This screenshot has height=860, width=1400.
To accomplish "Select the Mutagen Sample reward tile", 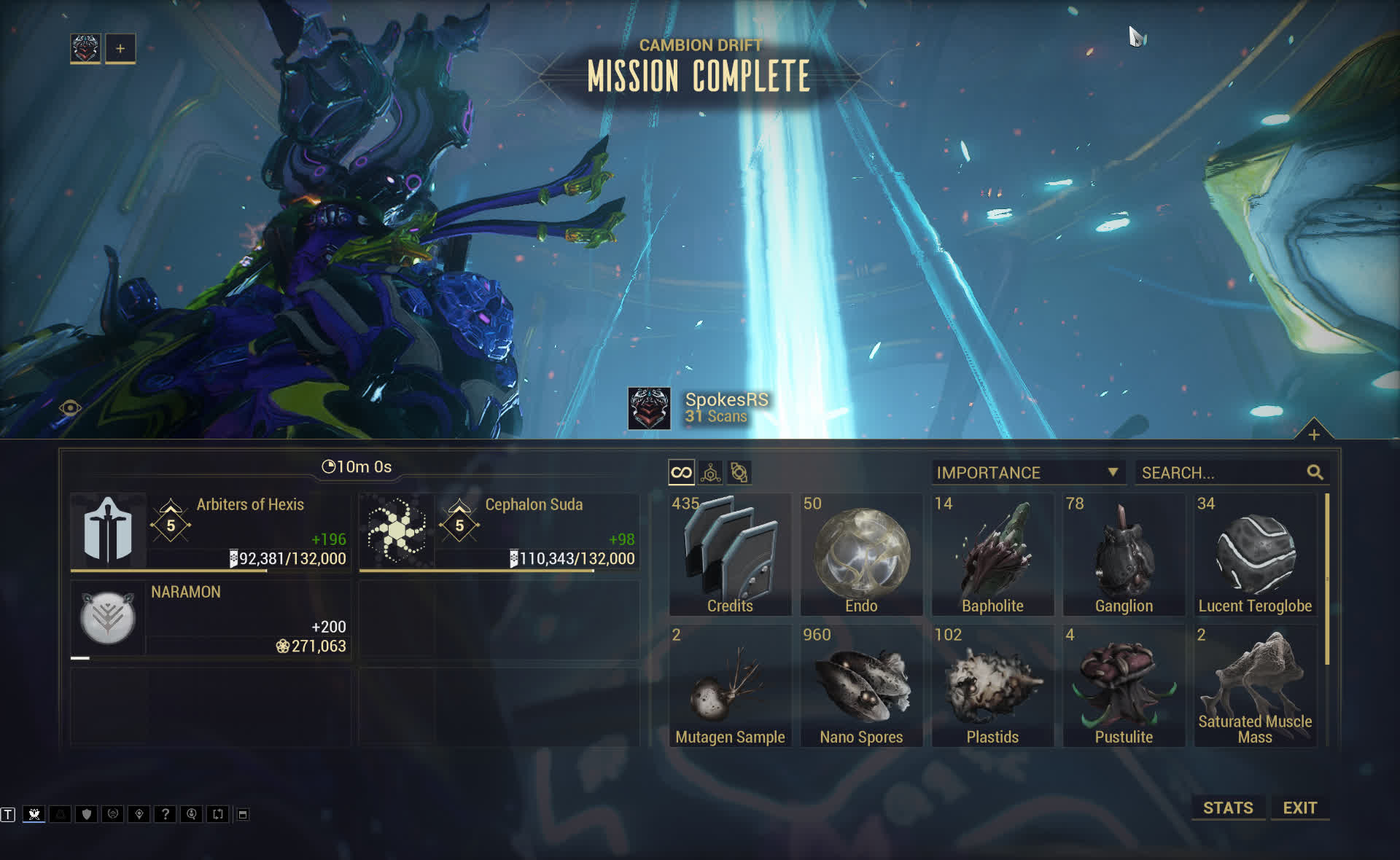I will click(730, 685).
